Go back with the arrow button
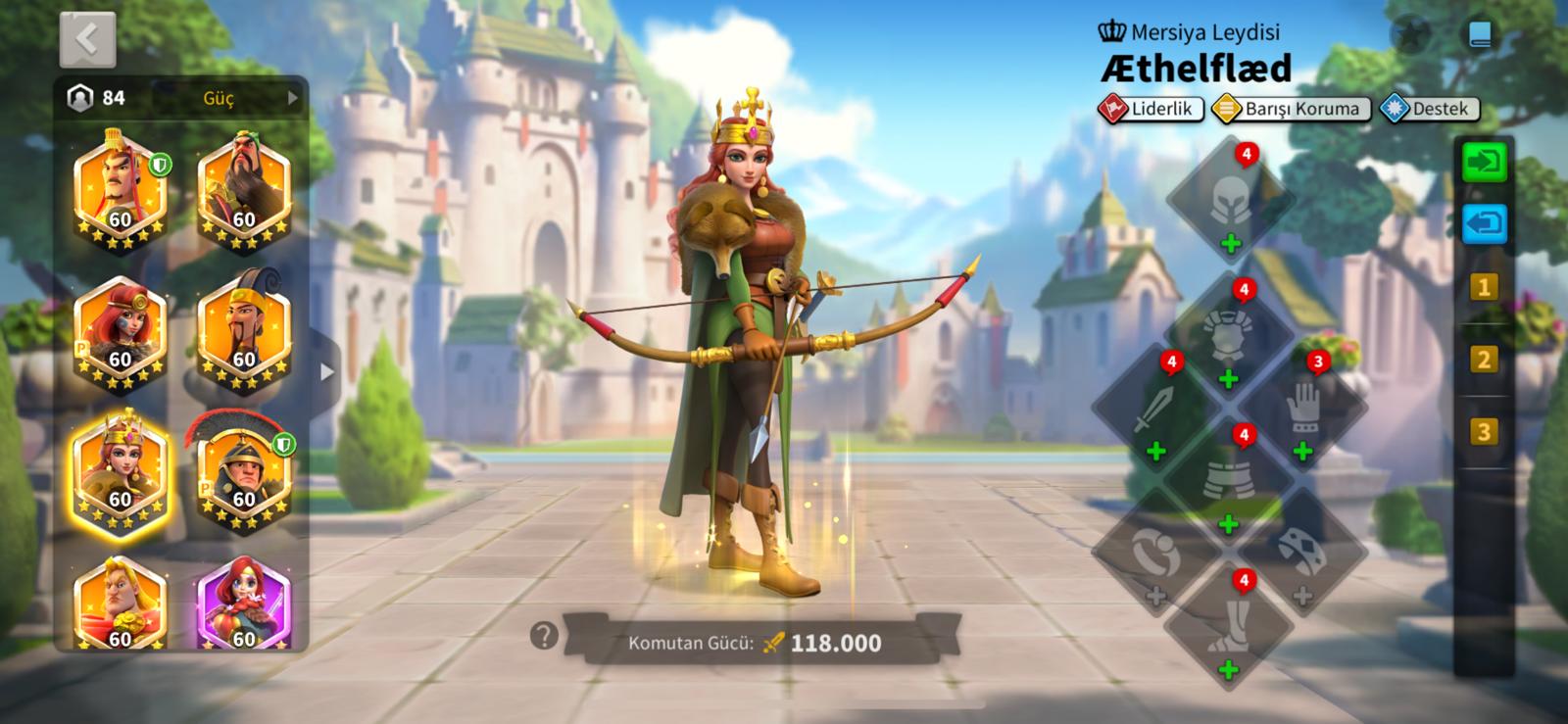This screenshot has width=1568, height=724. point(87,40)
